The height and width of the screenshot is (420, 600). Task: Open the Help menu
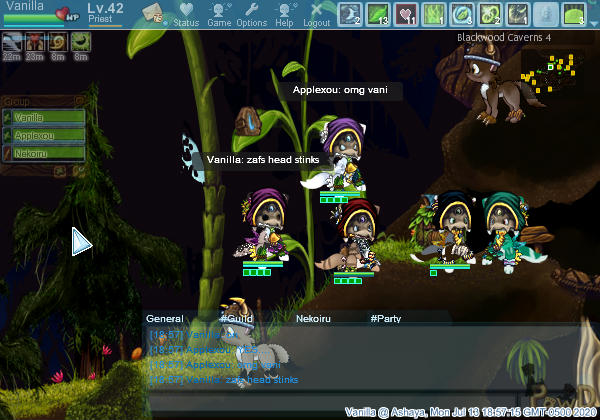click(x=285, y=14)
